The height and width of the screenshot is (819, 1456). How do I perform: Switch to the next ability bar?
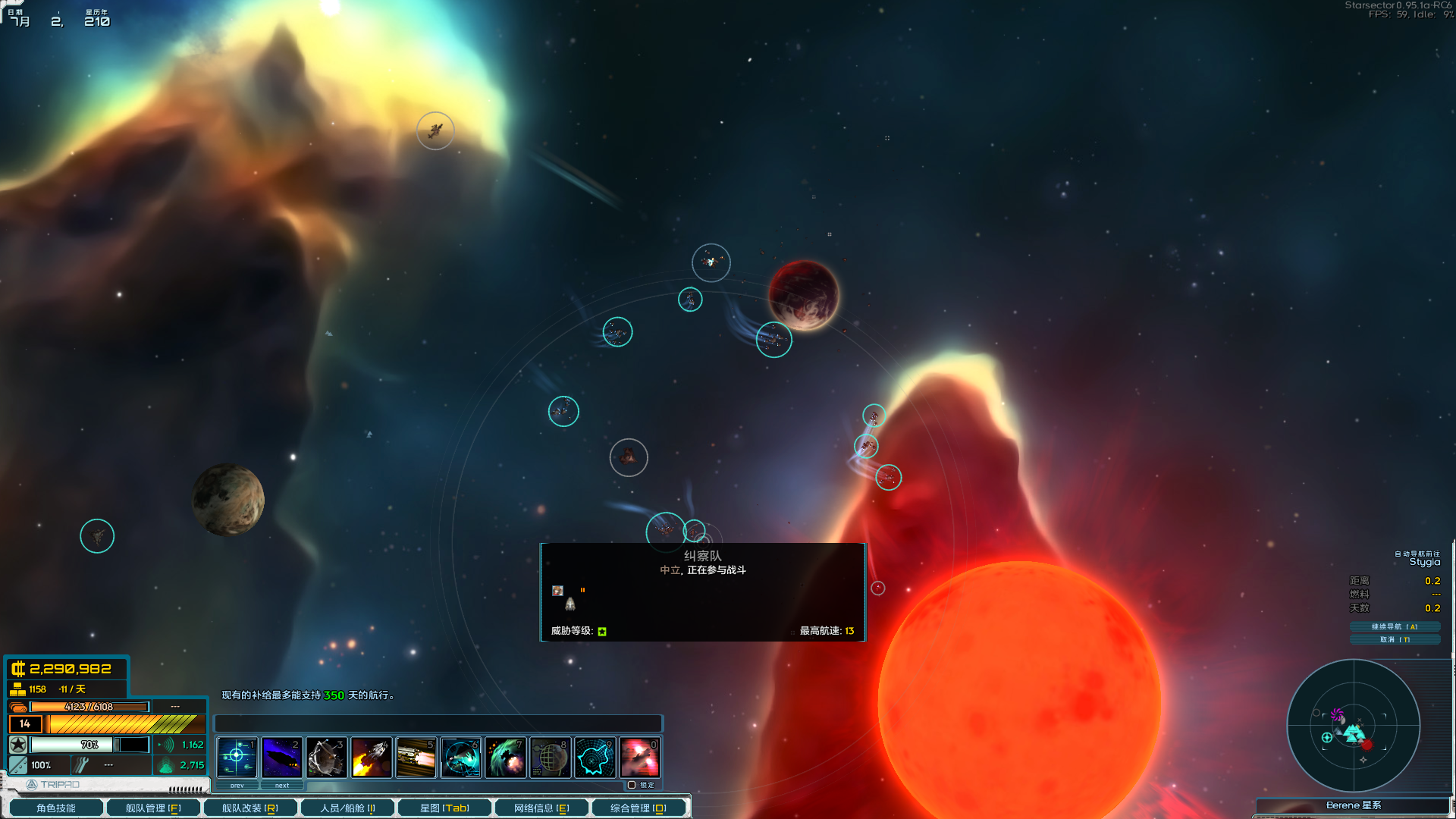coord(282,786)
